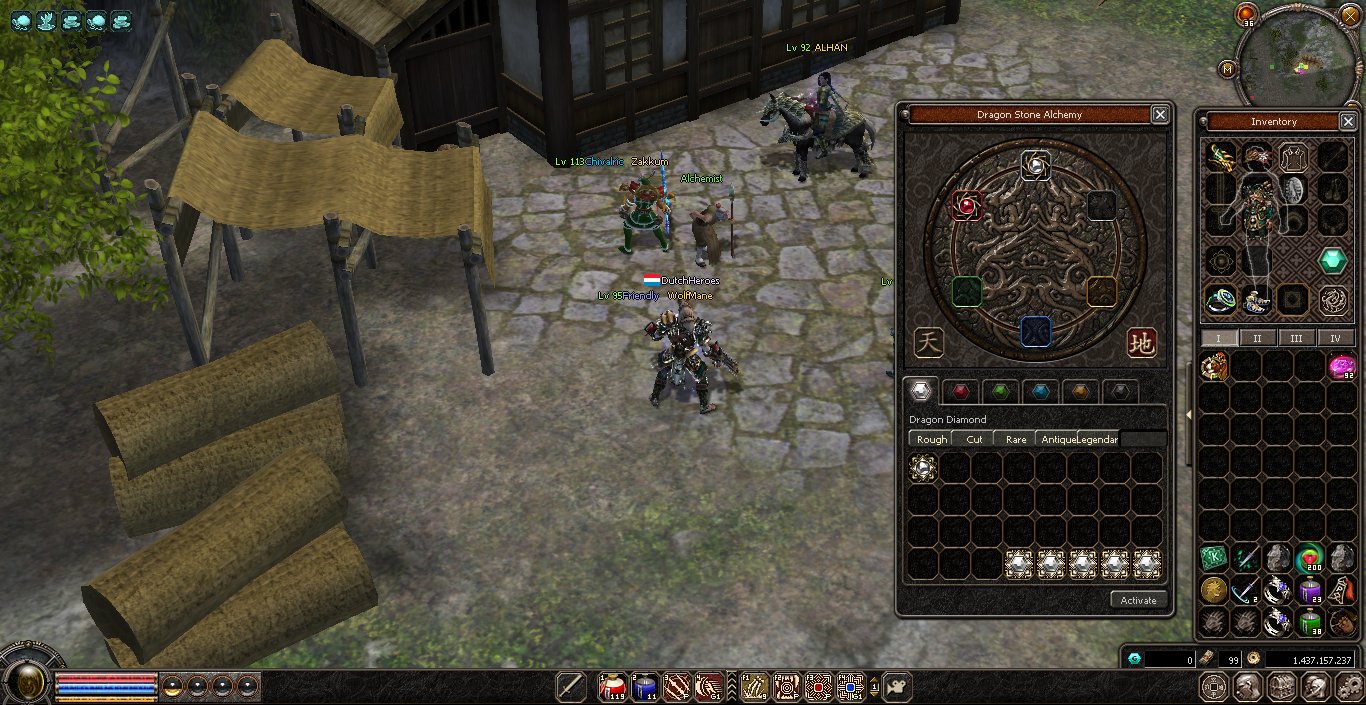
Task: Close the Dragon Stone Alchemy window
Action: tap(1159, 115)
